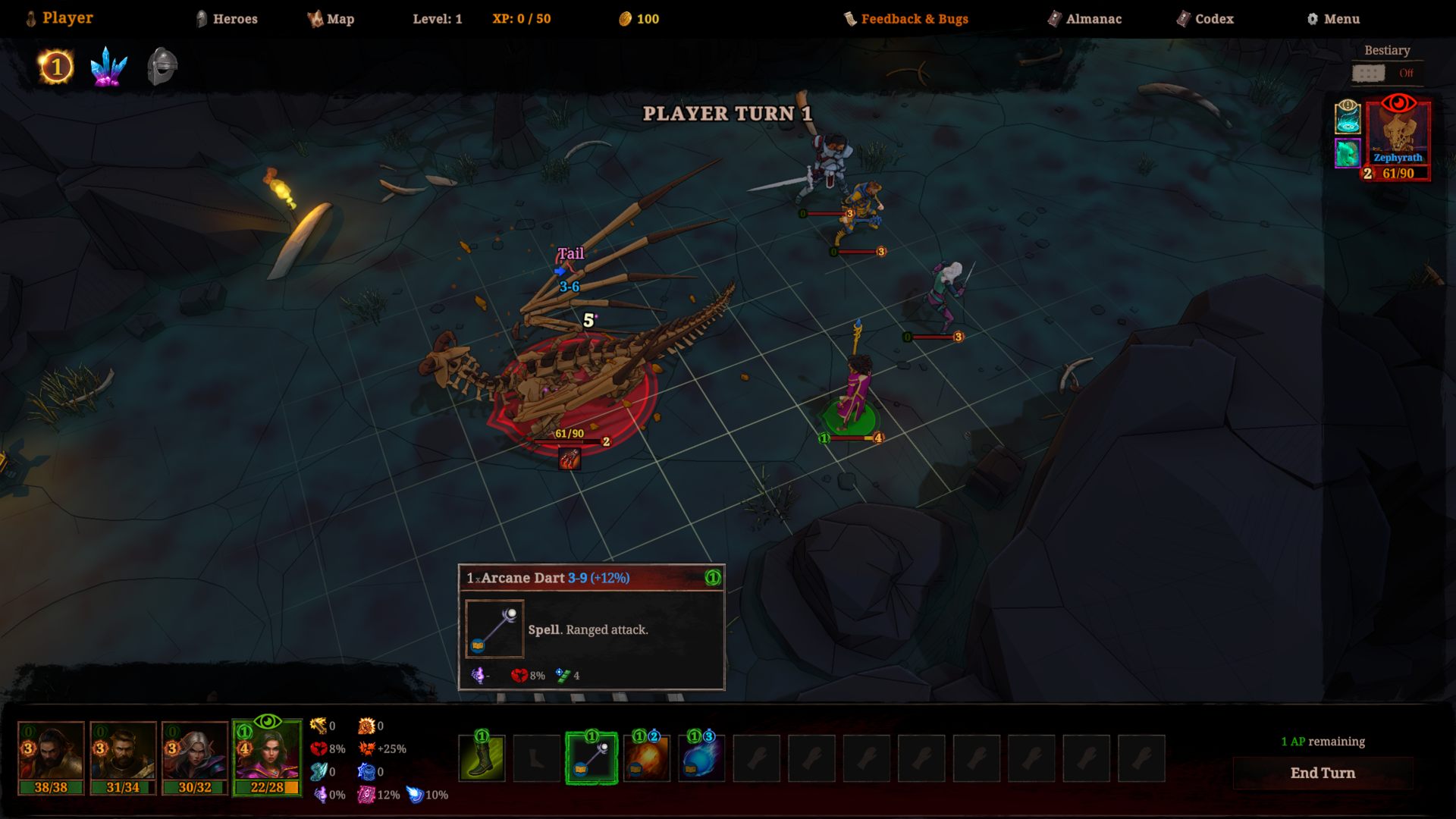This screenshot has width=1456, height=819.
Task: Inspect the teal whirlpool enemy ability icon
Action: 1347,116
